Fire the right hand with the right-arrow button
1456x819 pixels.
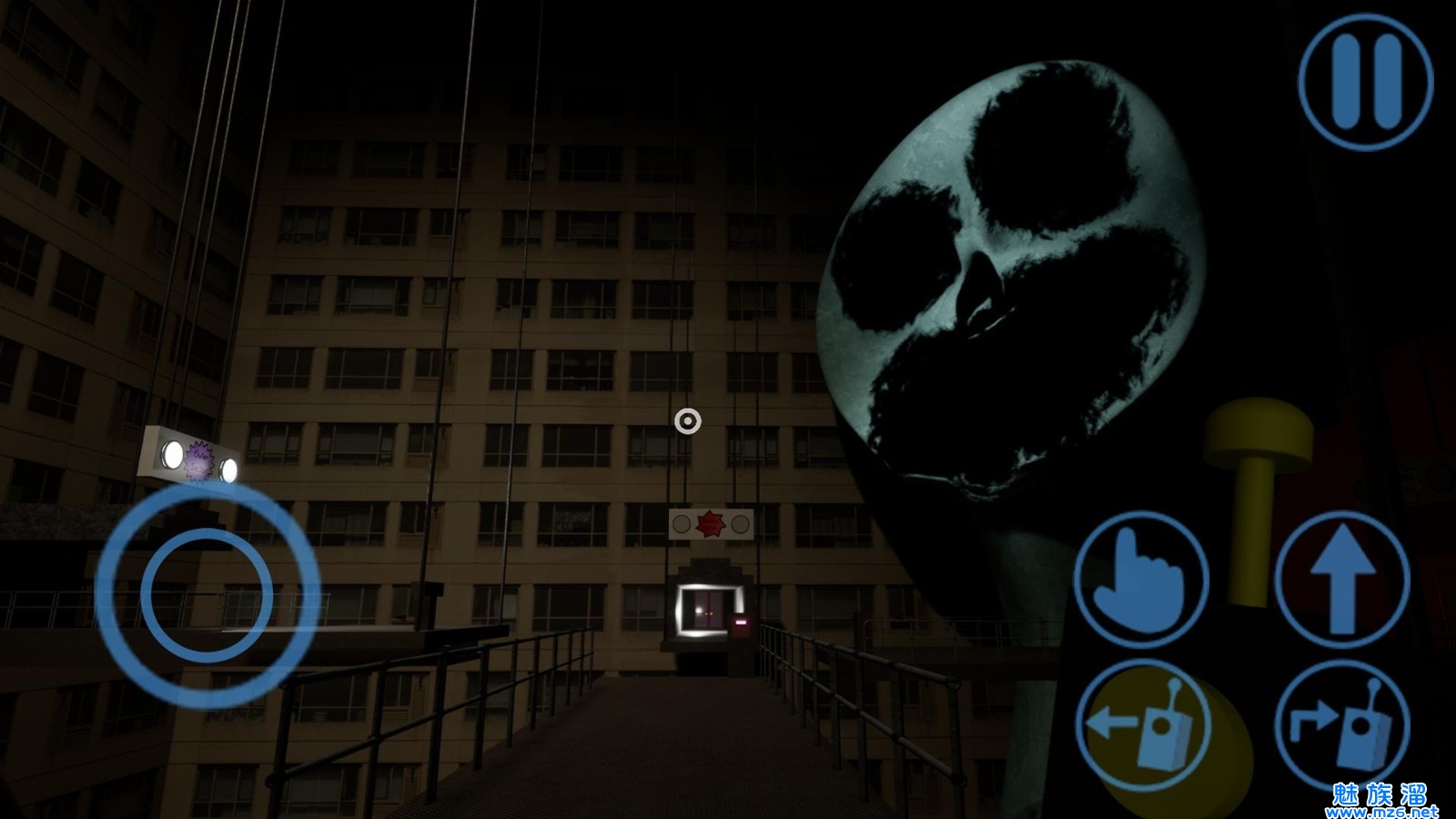coord(1341,726)
